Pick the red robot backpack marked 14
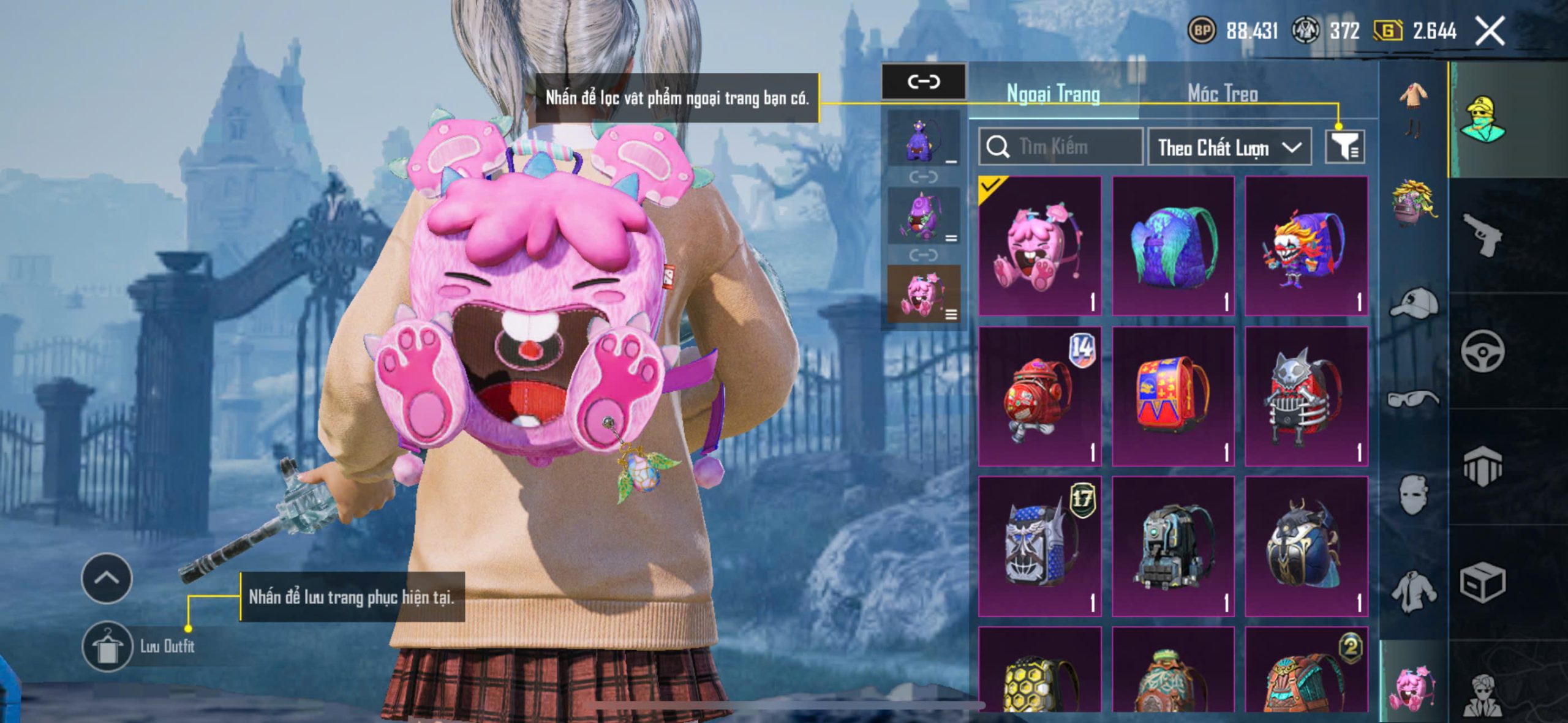 1039,396
